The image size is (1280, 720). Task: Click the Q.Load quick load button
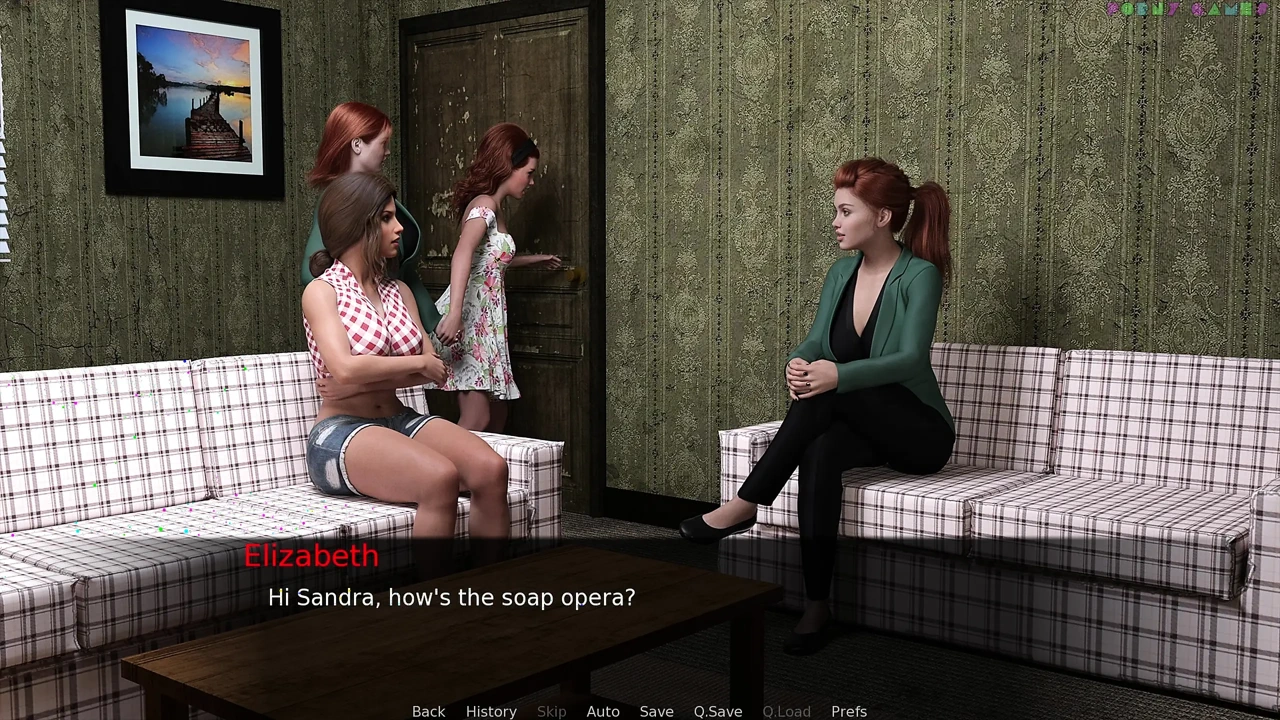click(786, 711)
